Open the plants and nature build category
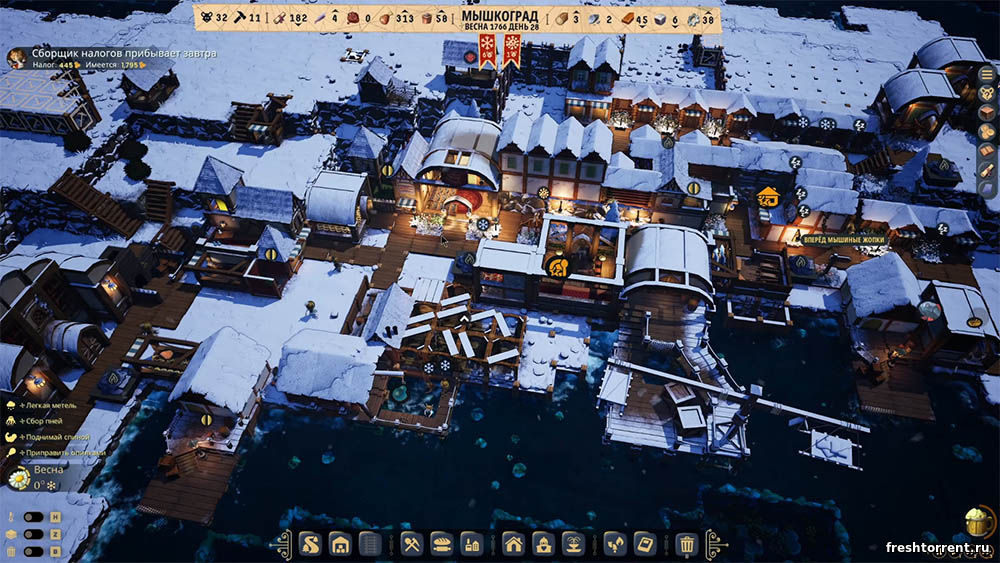 coord(616,544)
